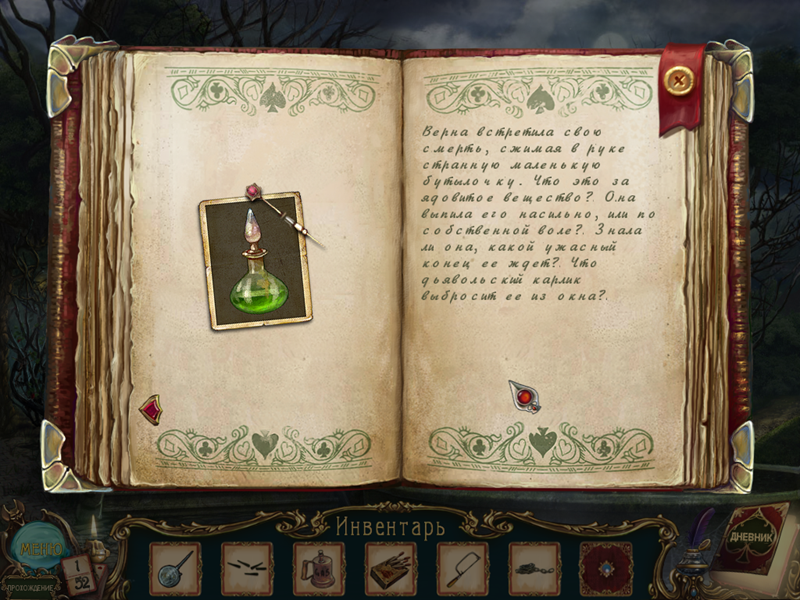Click the green potion bottle photo
The height and width of the screenshot is (600, 800).
pyautogui.click(x=255, y=261)
